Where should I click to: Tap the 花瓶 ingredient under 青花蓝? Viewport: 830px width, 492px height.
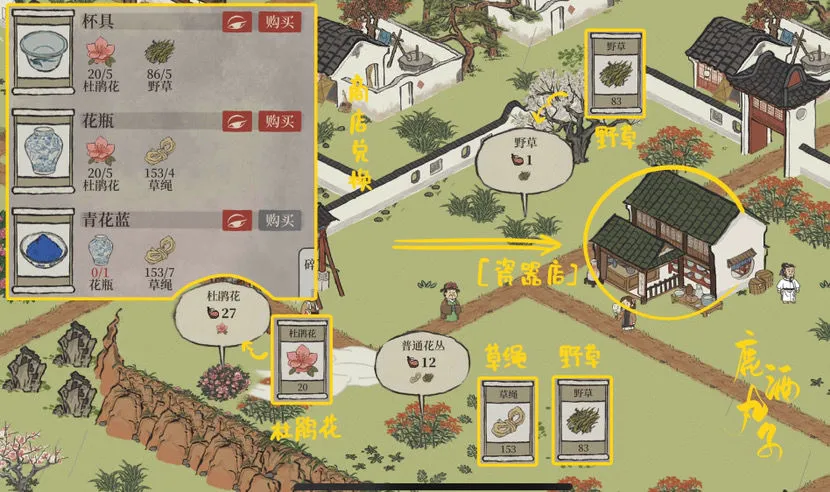[x=101, y=250]
